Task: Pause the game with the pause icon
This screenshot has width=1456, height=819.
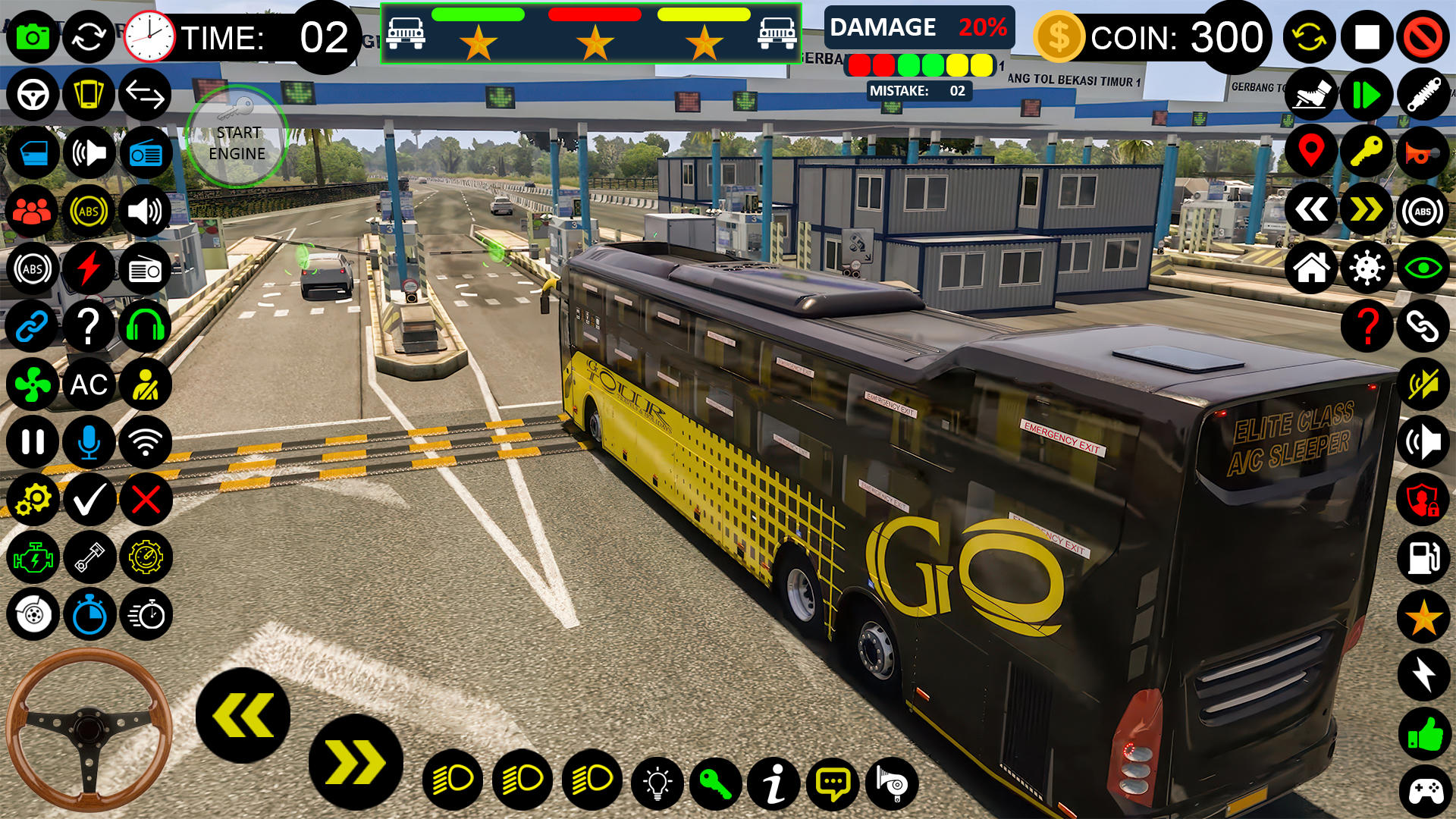Action: pos(33,442)
